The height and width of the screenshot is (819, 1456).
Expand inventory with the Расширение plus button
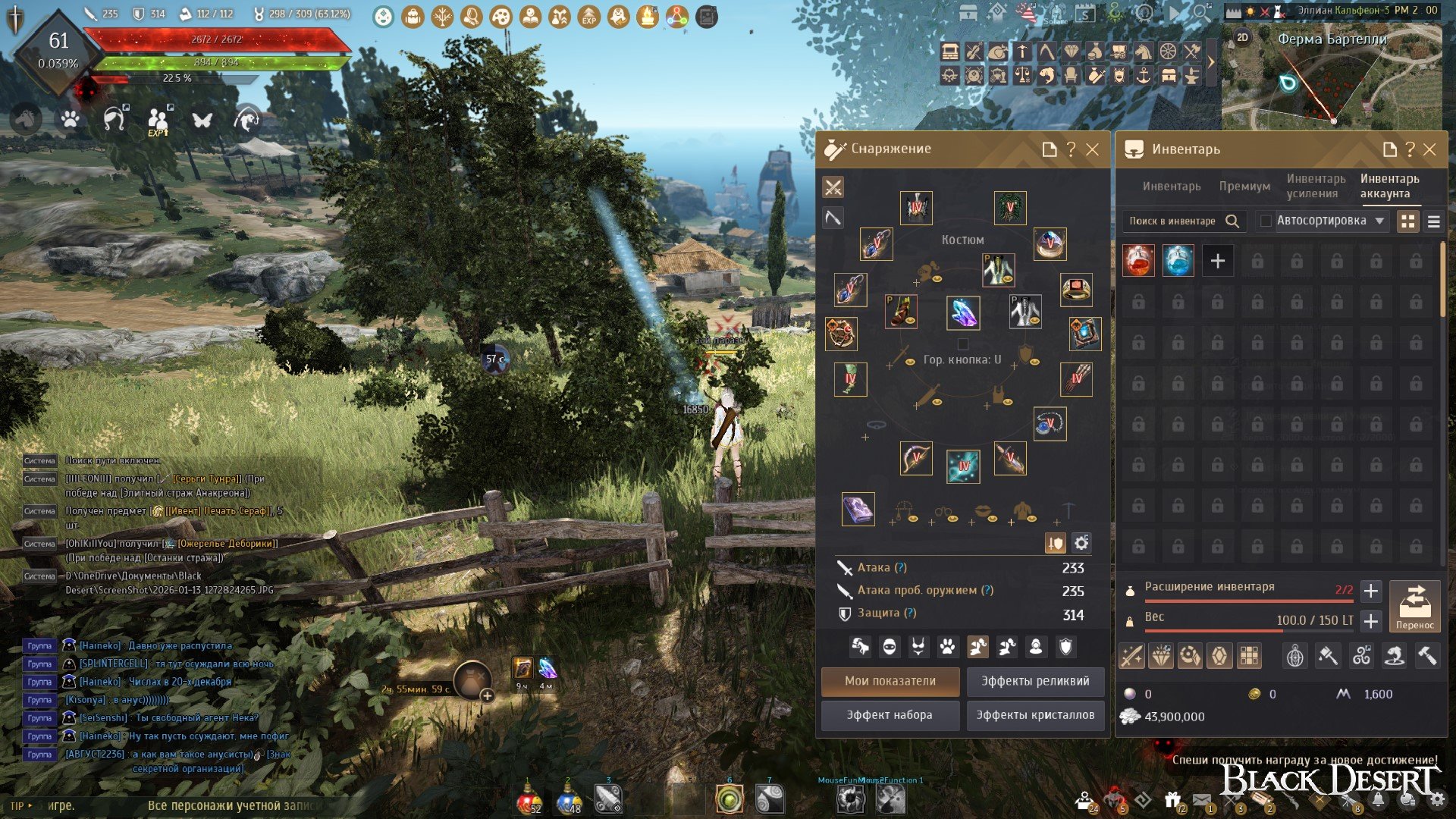click(1370, 591)
